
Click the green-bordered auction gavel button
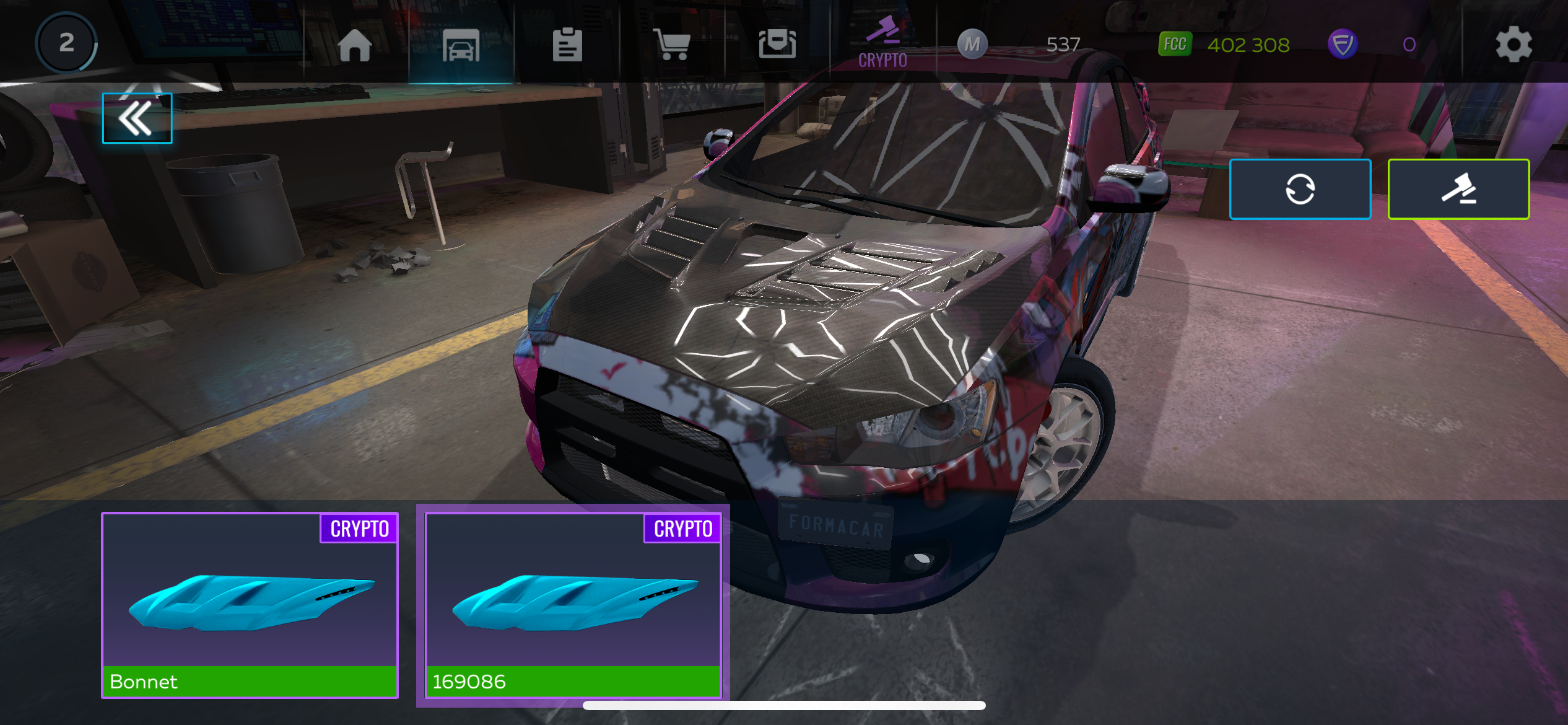1458,189
